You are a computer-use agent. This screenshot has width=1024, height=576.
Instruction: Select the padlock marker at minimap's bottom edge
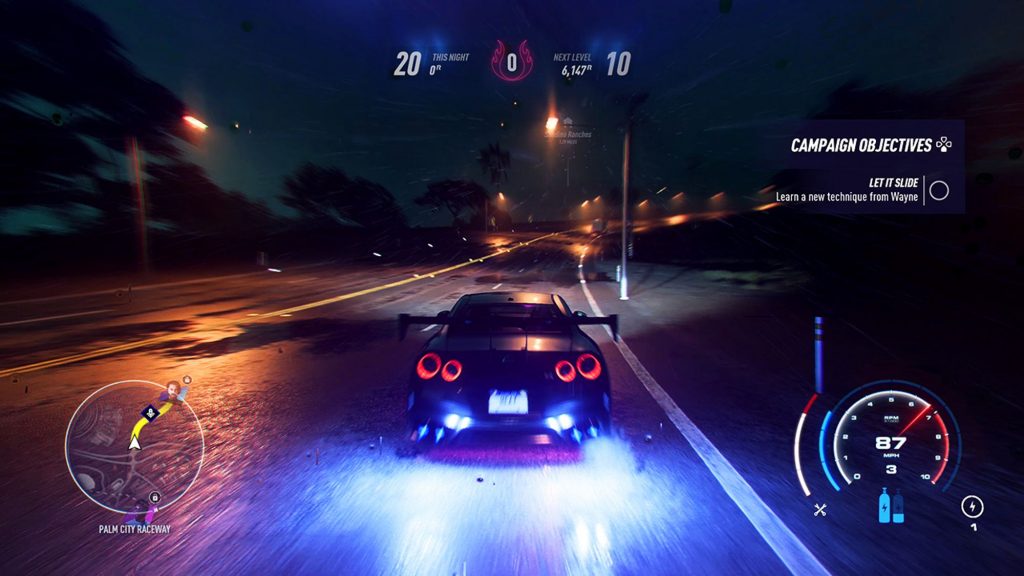pyautogui.click(x=154, y=497)
